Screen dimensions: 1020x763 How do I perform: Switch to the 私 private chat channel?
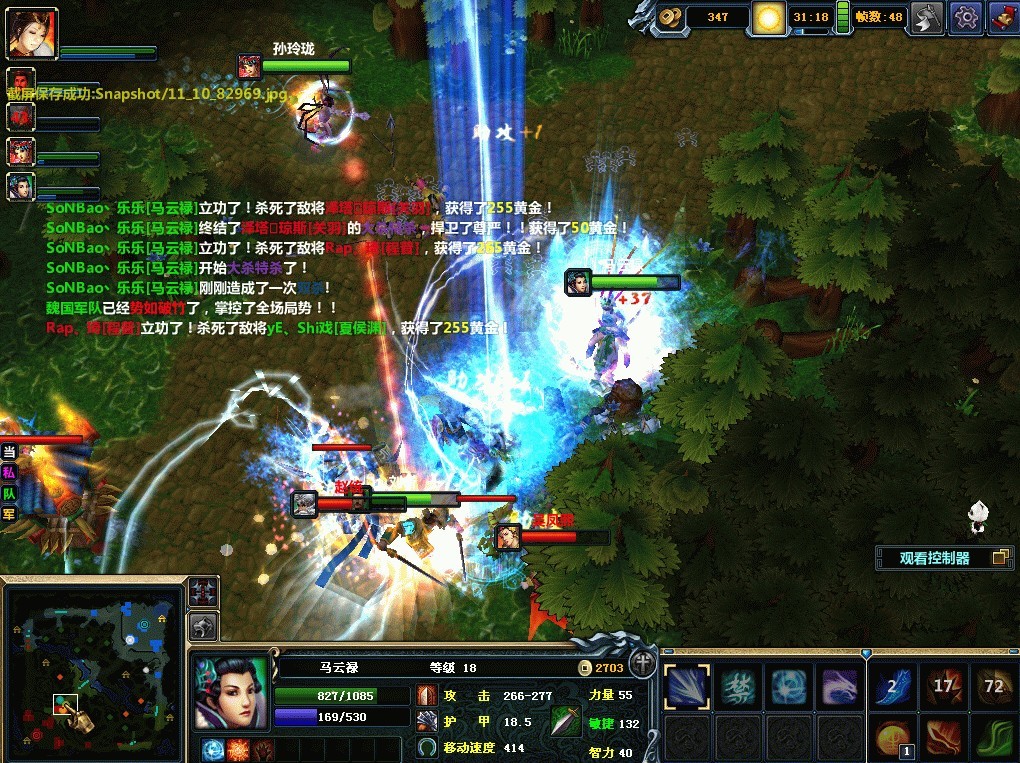coord(9,472)
